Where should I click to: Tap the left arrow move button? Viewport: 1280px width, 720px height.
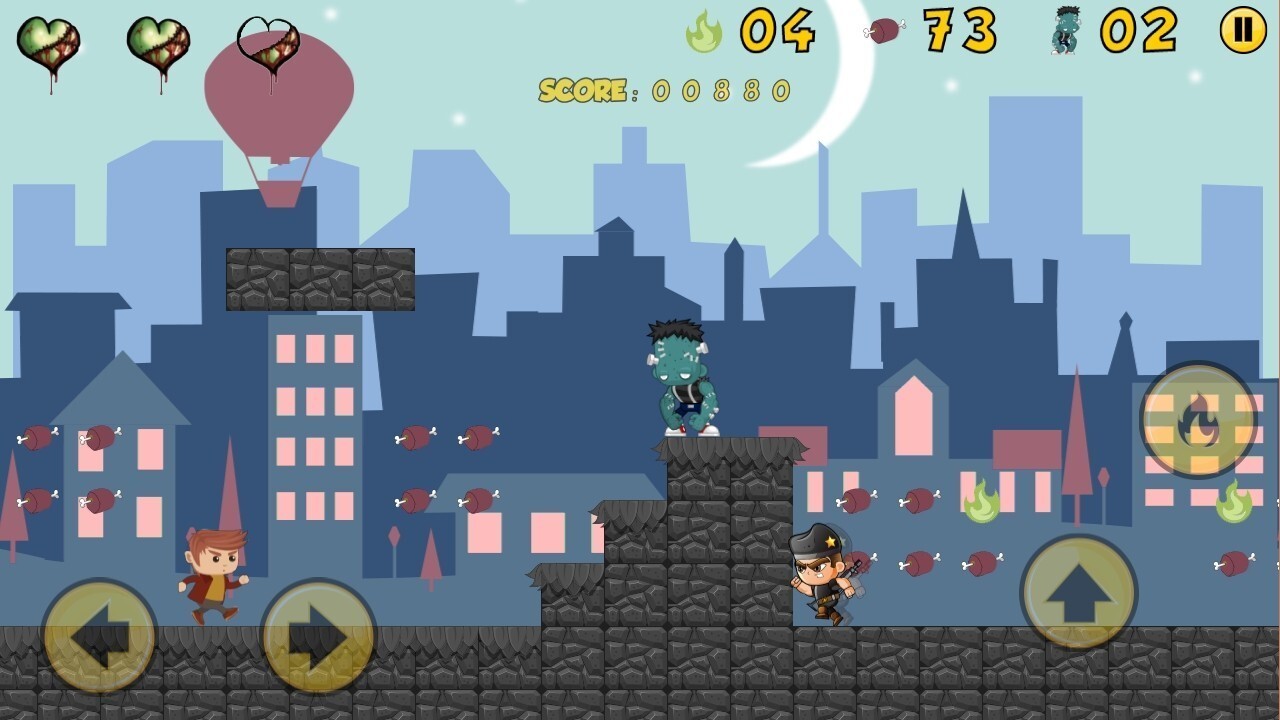pyautogui.click(x=99, y=636)
